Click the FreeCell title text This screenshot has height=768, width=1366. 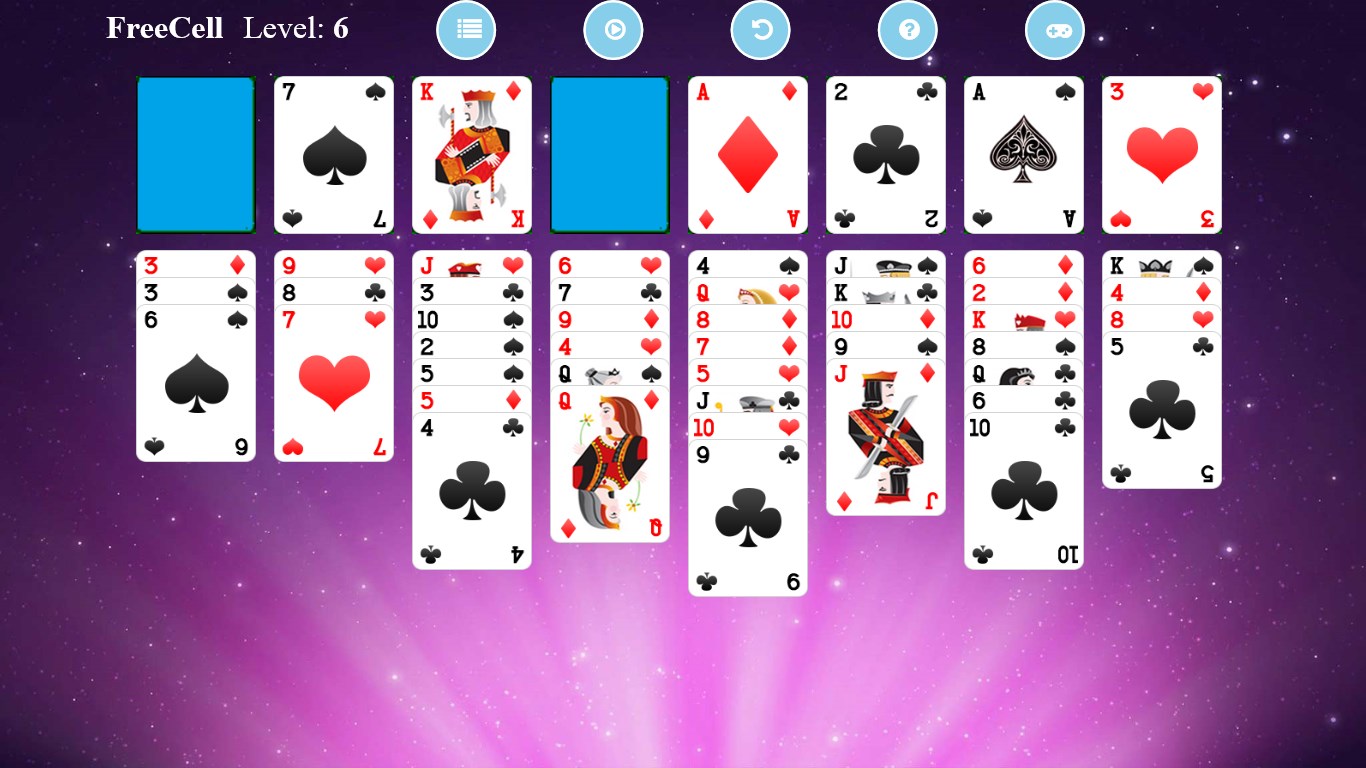pos(165,29)
